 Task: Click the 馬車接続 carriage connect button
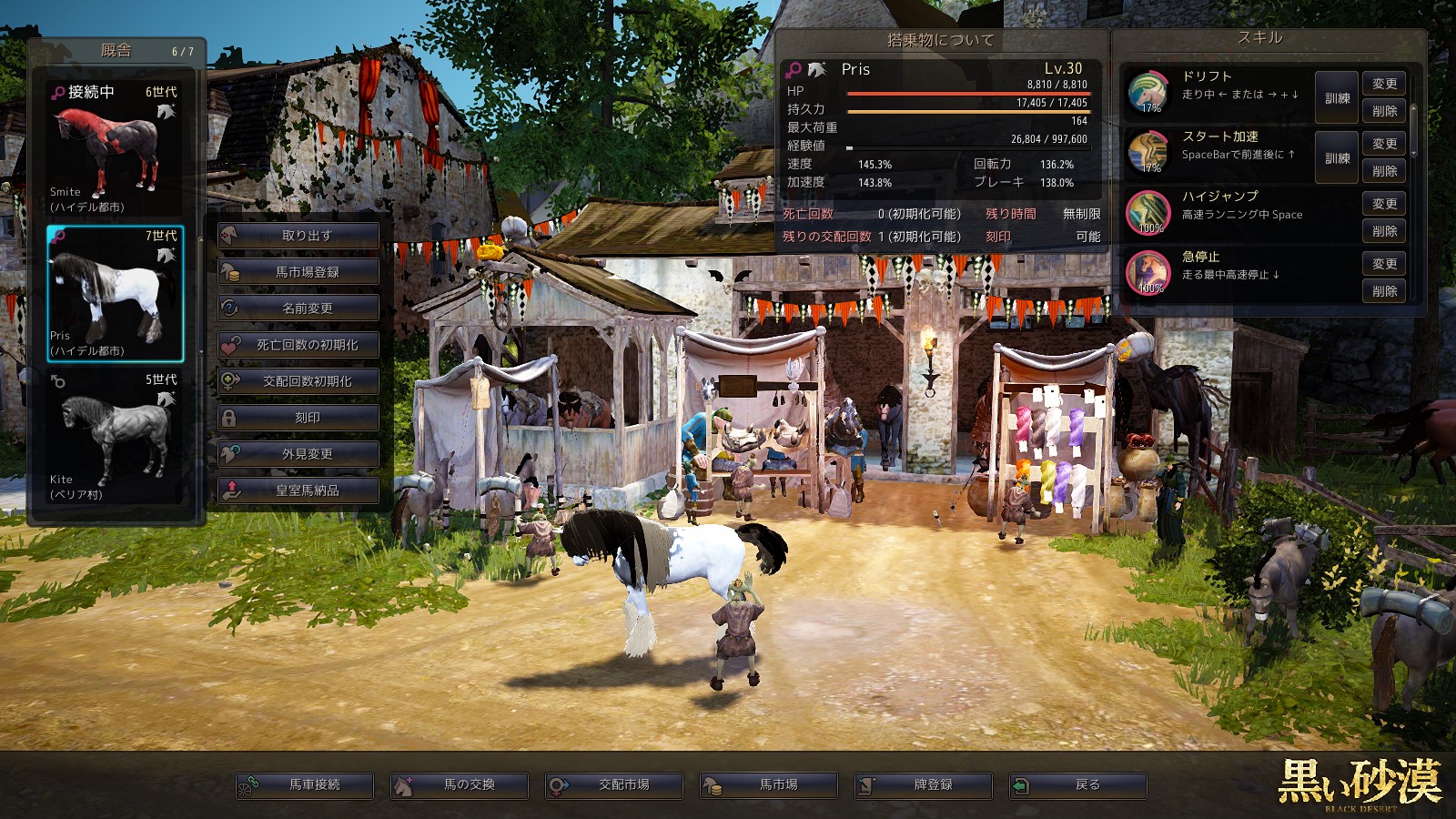pyautogui.click(x=305, y=785)
